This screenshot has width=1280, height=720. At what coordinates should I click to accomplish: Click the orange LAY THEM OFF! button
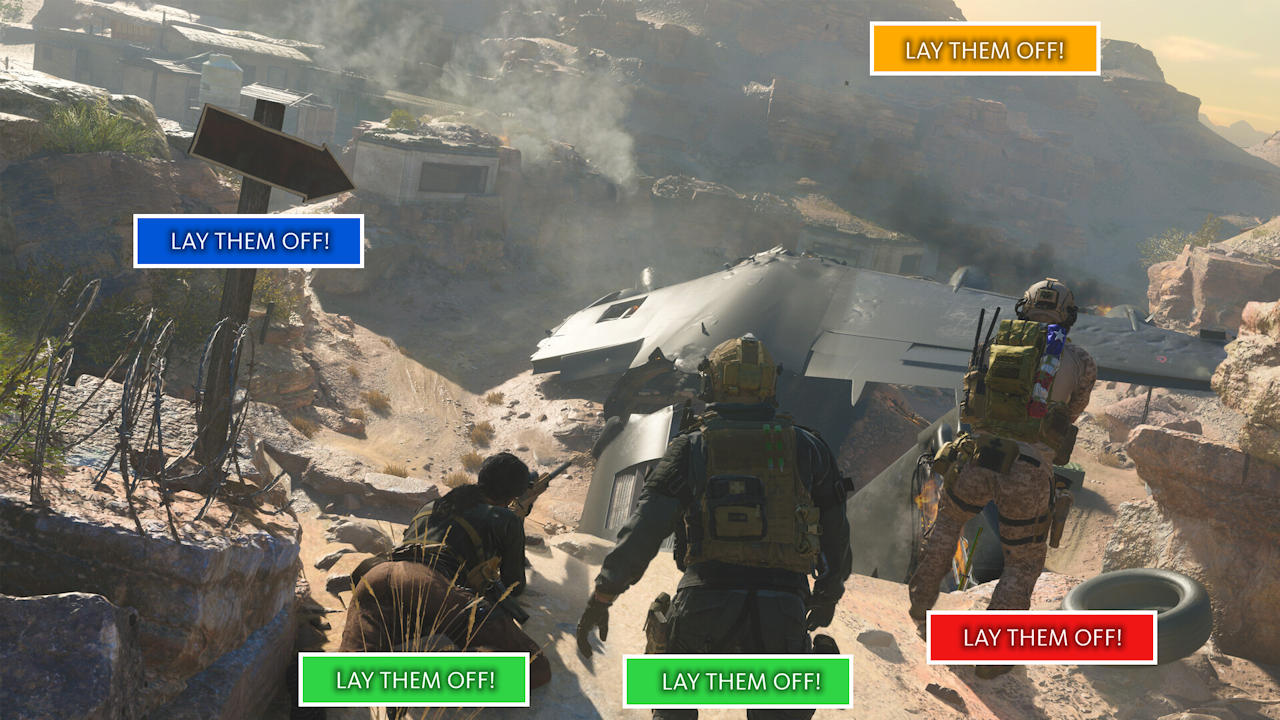click(984, 49)
